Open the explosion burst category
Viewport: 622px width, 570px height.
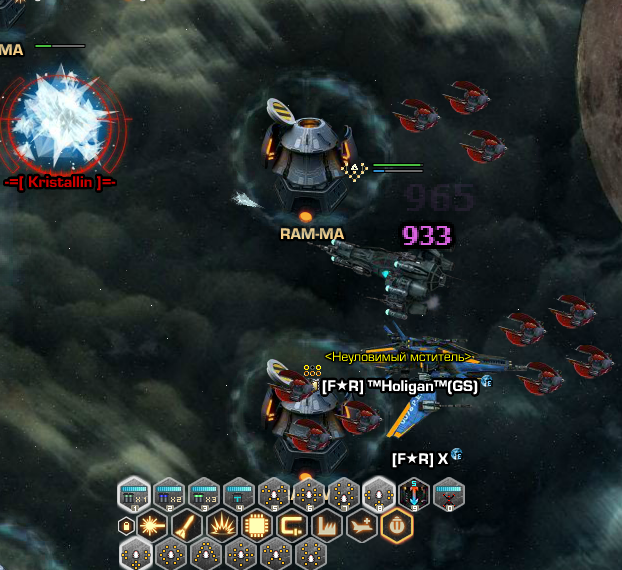221,525
